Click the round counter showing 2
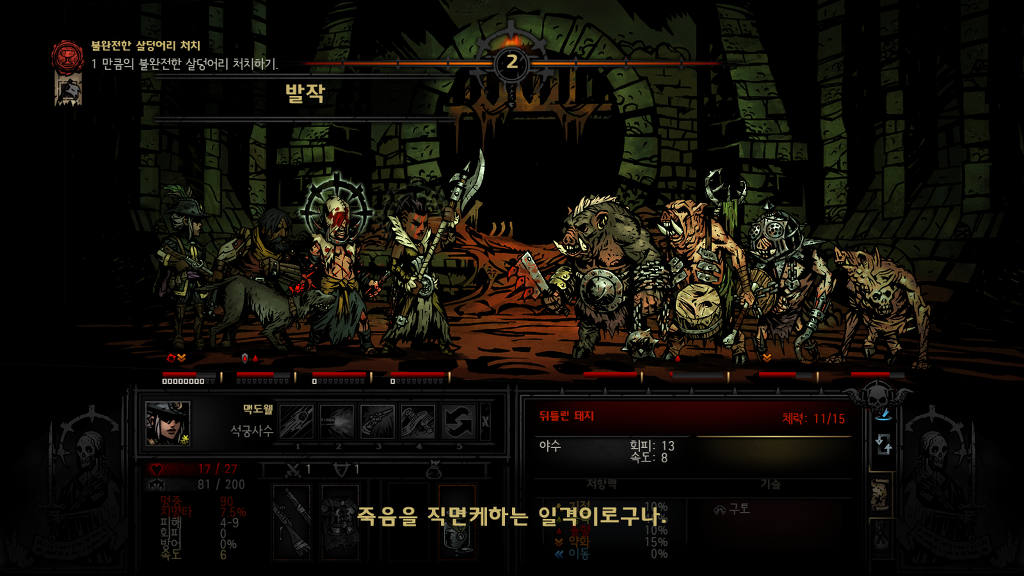 coord(512,63)
